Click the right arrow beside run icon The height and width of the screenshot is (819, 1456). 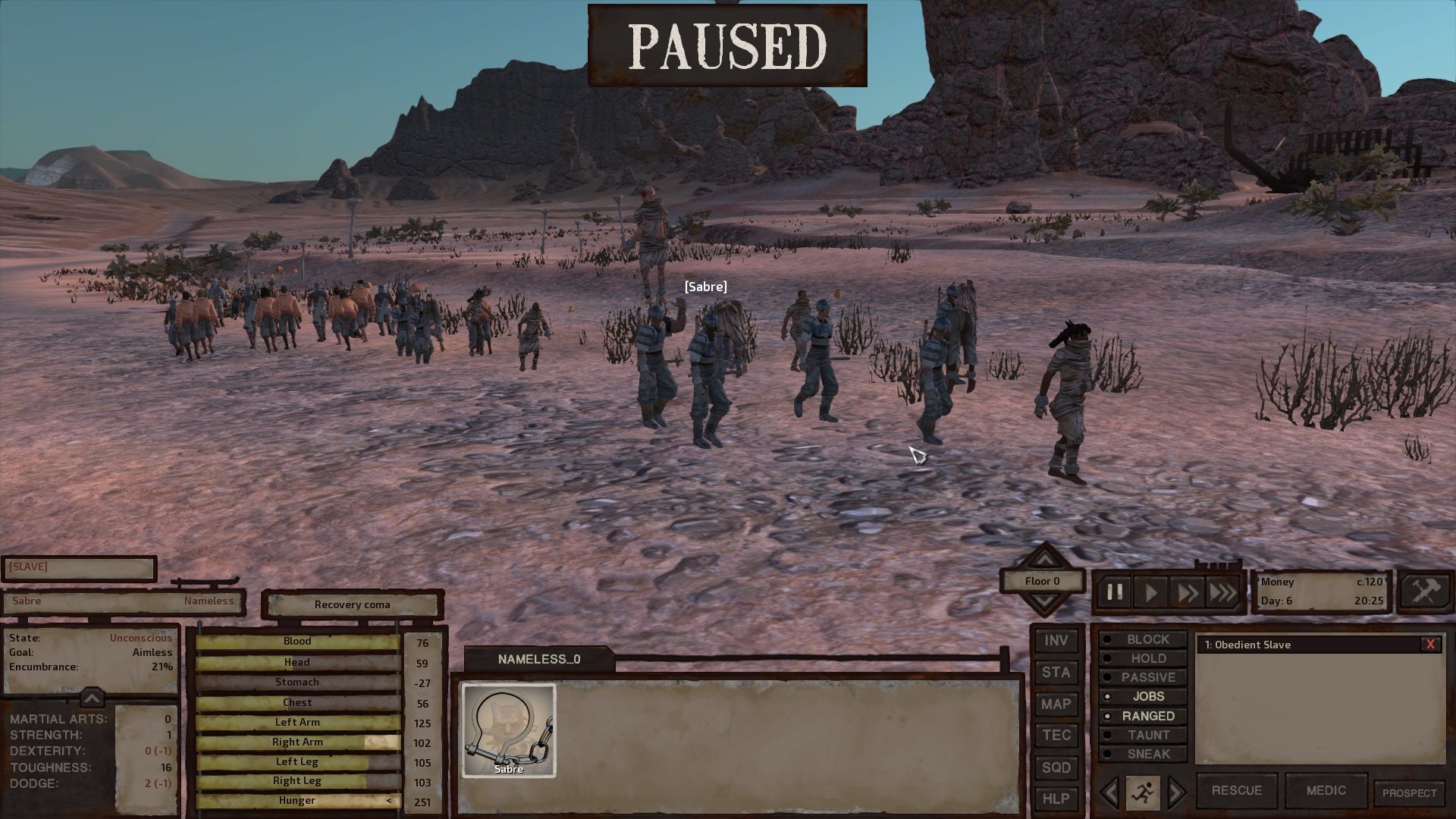tap(1176, 791)
